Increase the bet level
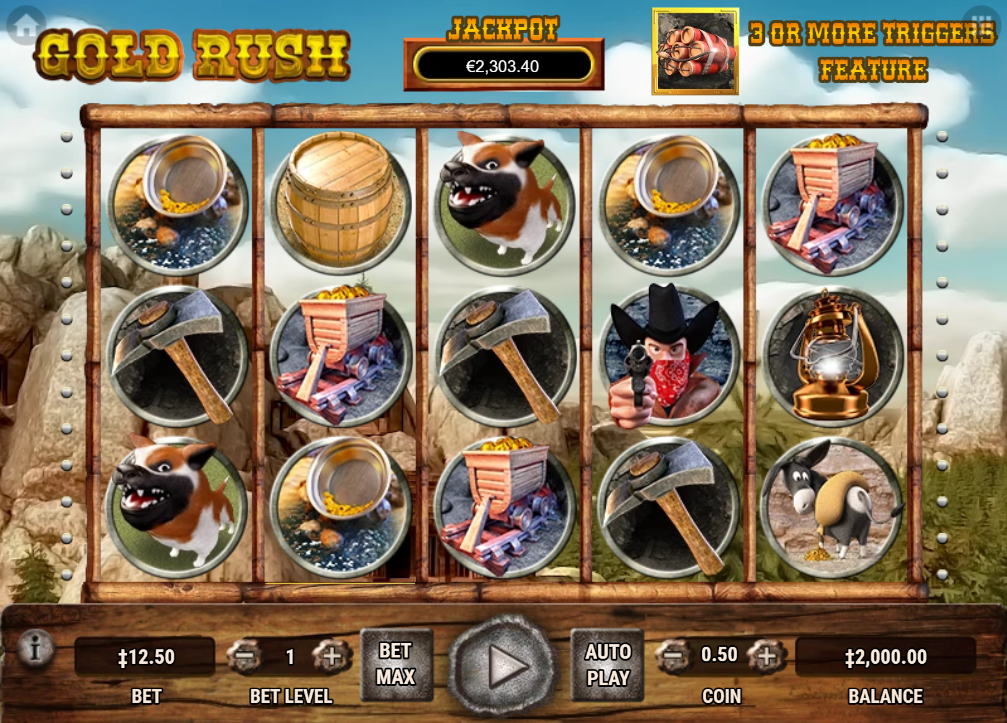 coord(331,657)
